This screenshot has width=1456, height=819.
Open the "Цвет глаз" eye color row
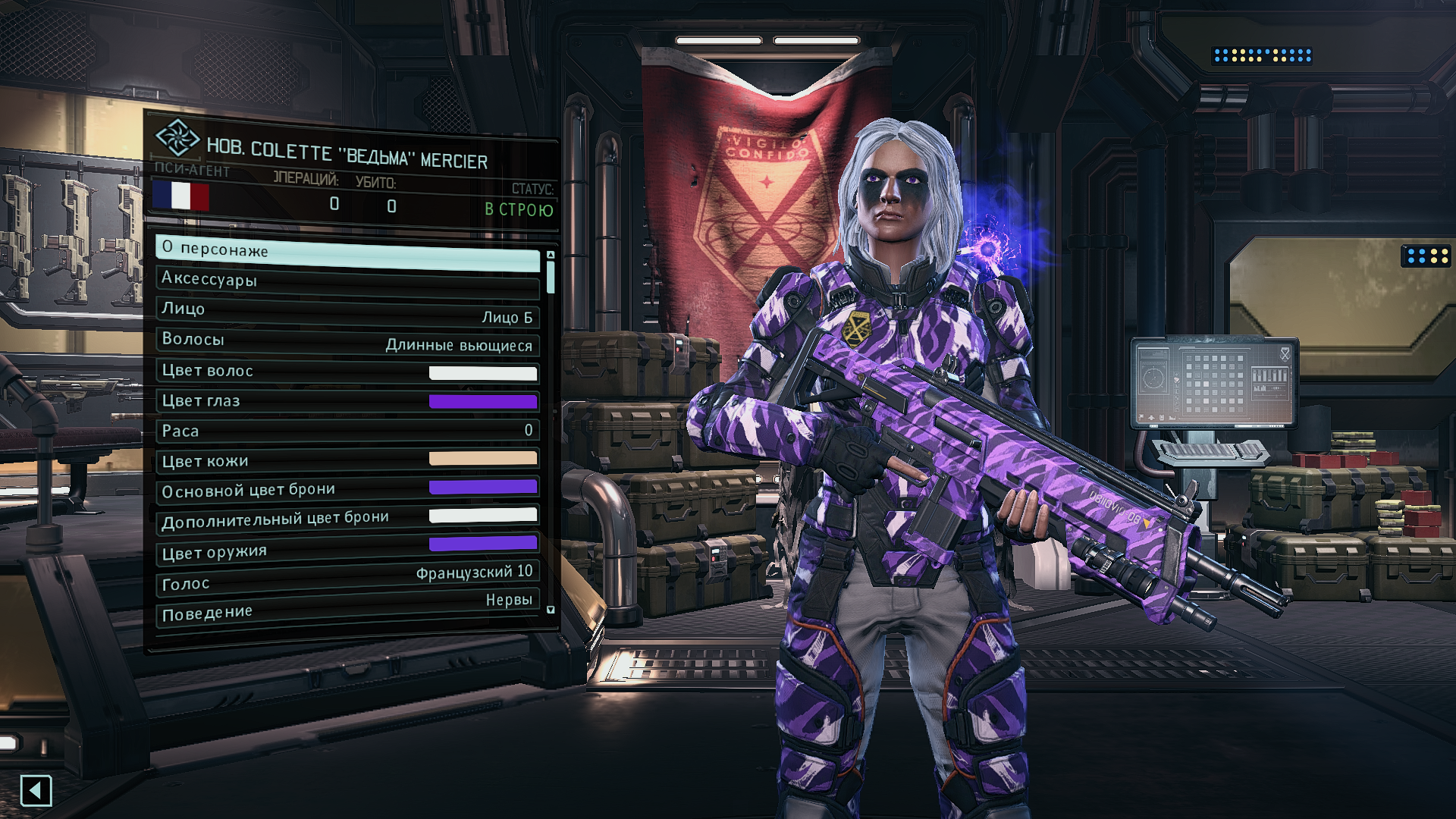pyautogui.click(x=347, y=401)
